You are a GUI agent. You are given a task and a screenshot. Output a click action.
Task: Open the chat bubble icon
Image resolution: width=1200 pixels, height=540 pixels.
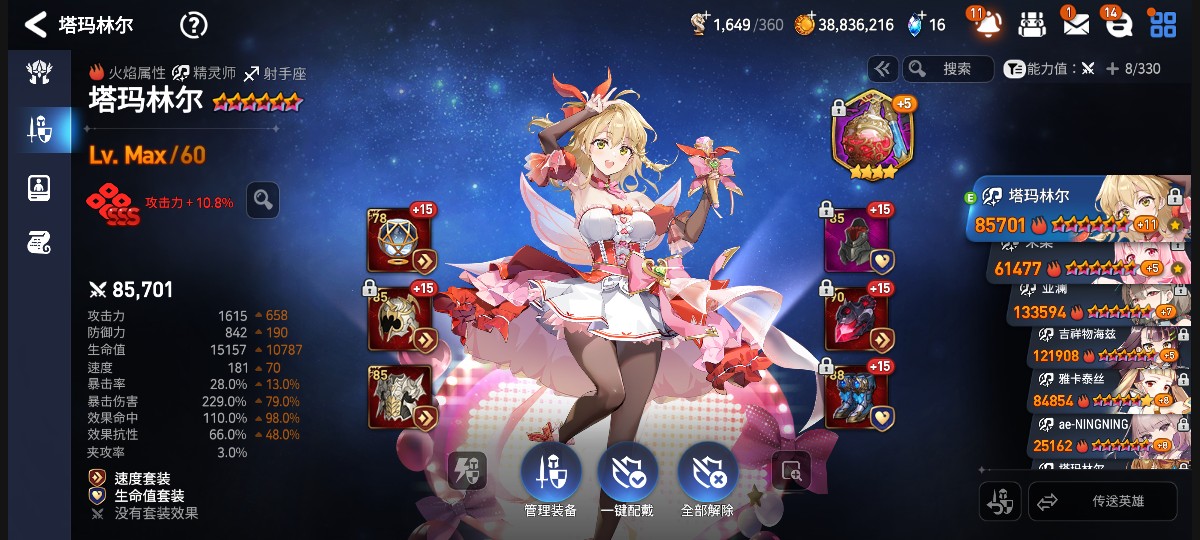click(1119, 24)
